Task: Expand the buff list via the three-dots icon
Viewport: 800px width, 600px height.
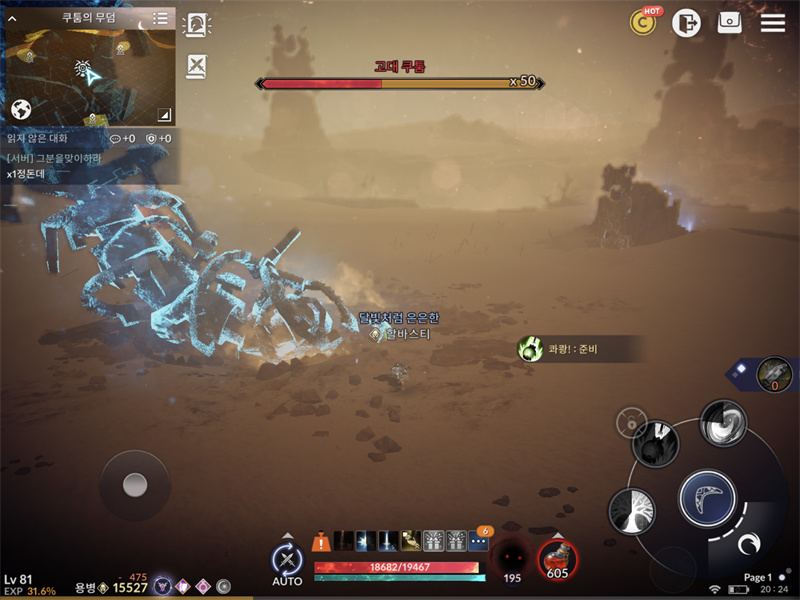Action: tap(478, 541)
